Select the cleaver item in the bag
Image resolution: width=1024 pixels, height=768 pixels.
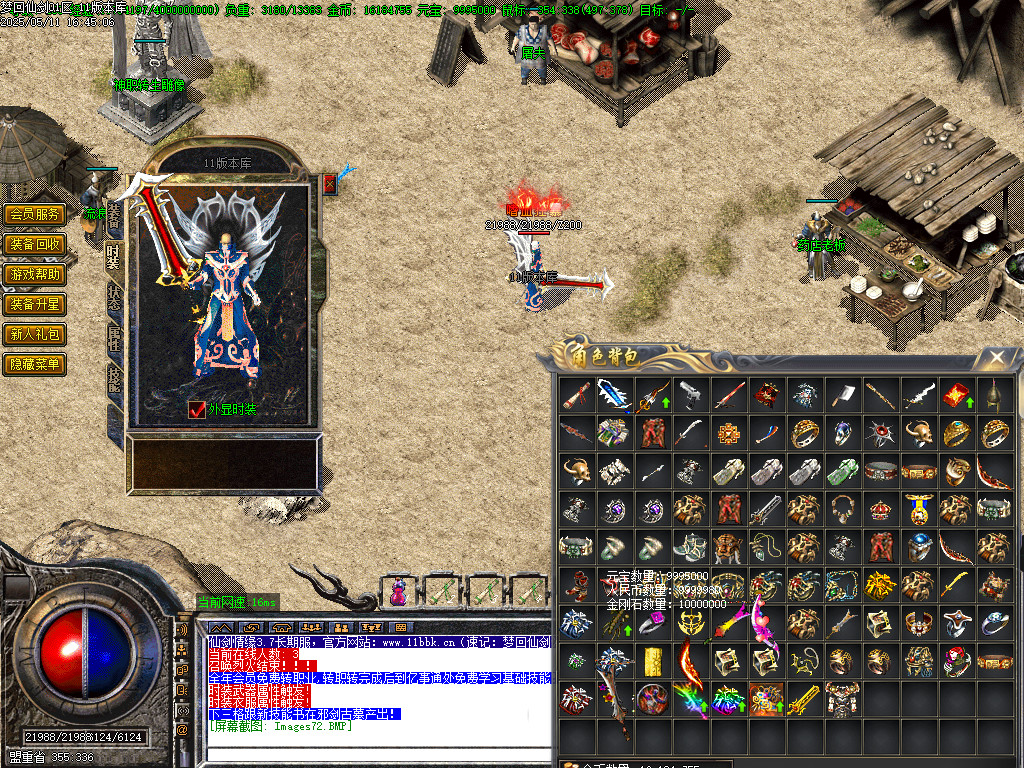coord(843,394)
